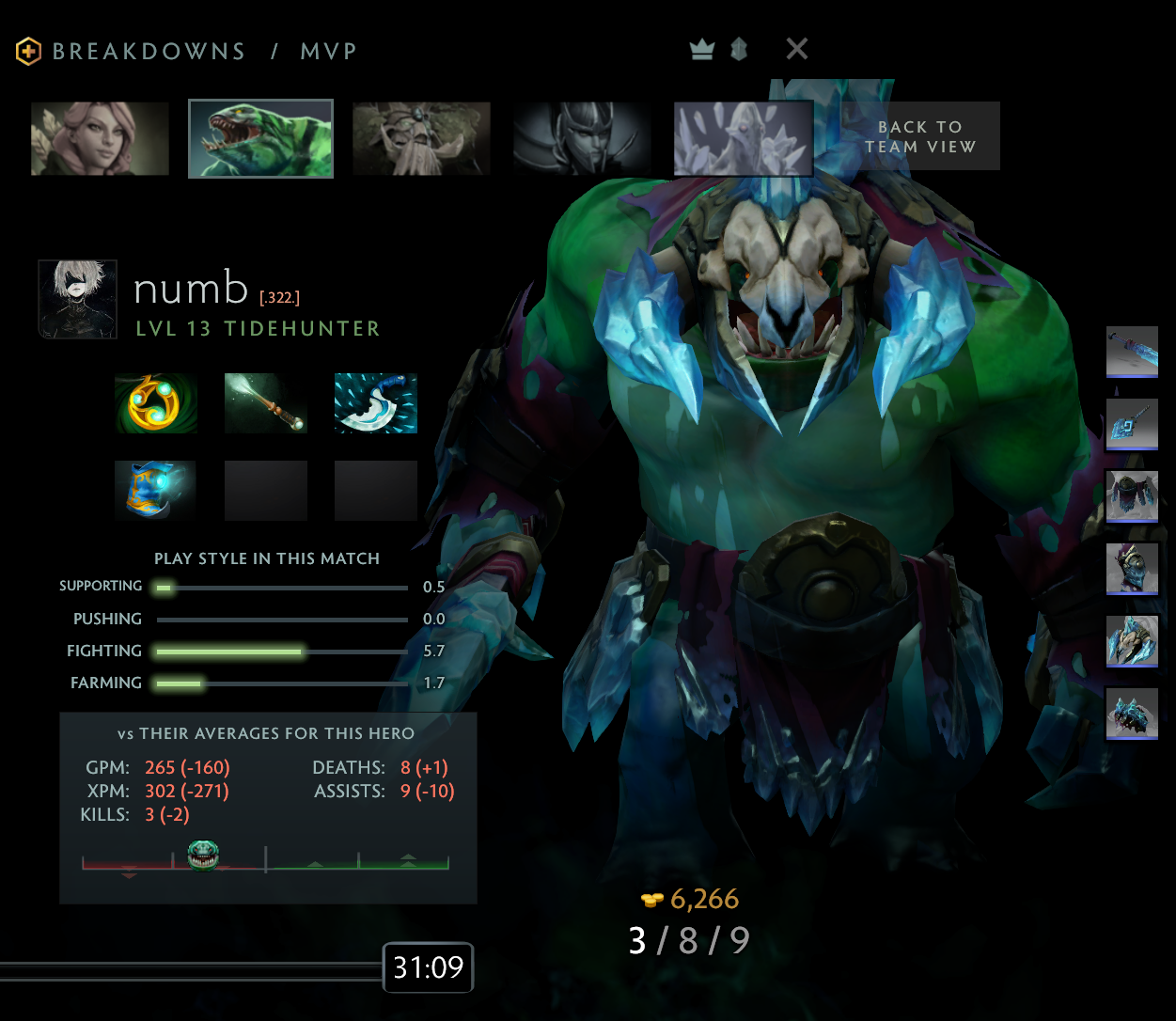The image size is (1176, 1021).
Task: Click the 31:09 match timeline handle
Action: tap(428, 967)
